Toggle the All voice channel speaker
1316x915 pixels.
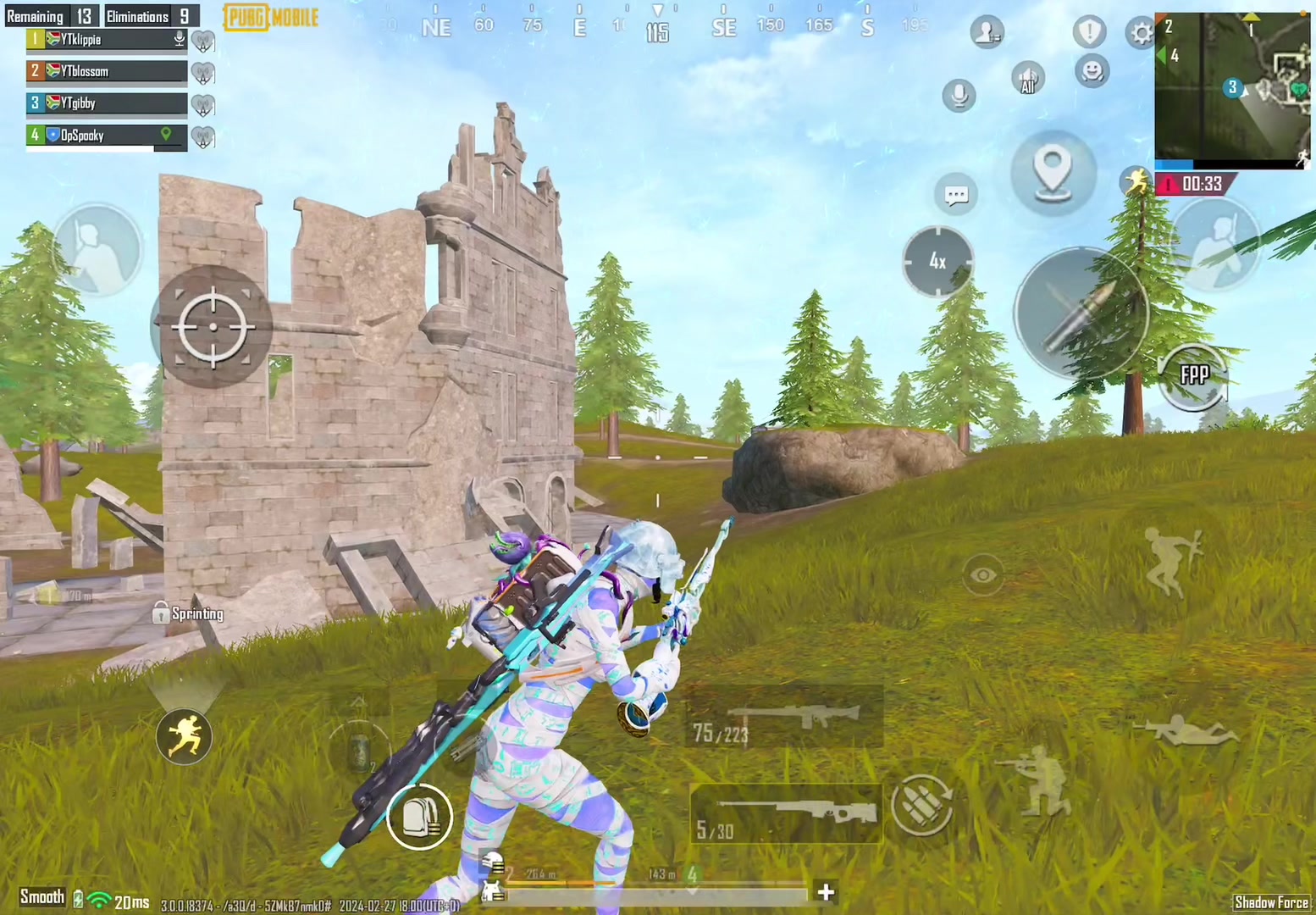coord(1028,79)
